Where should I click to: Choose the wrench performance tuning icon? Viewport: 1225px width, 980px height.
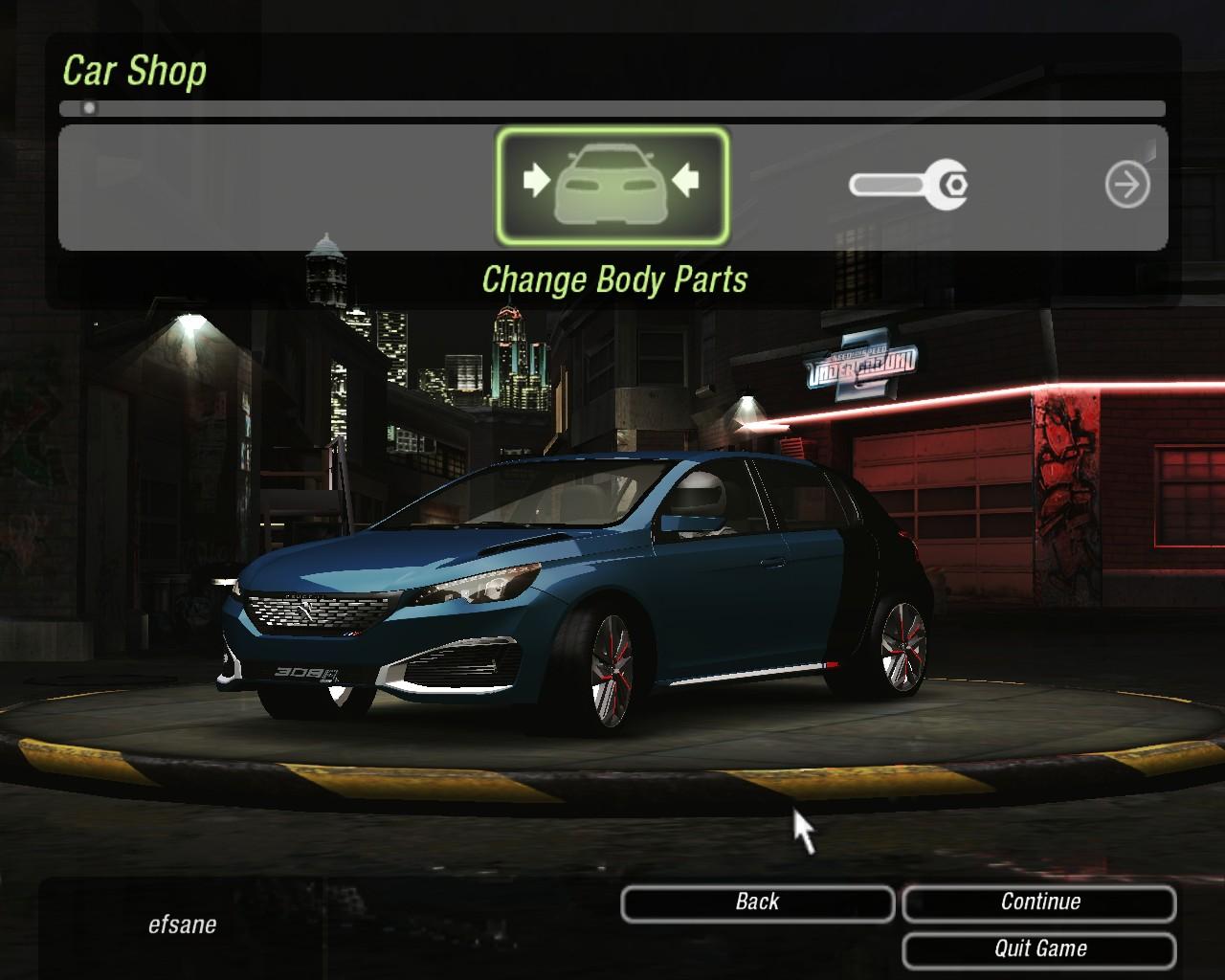908,184
